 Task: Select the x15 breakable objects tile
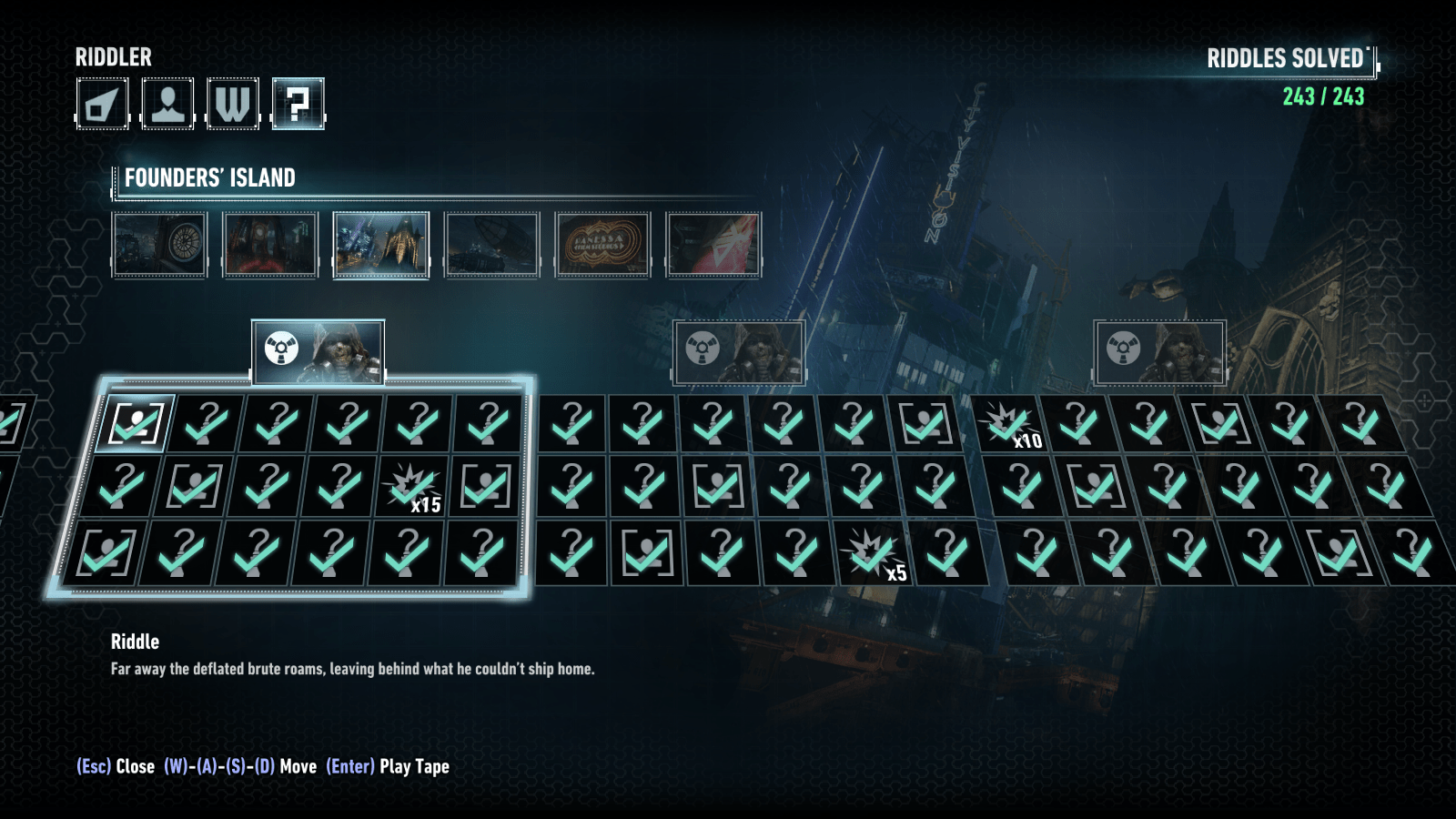413,488
